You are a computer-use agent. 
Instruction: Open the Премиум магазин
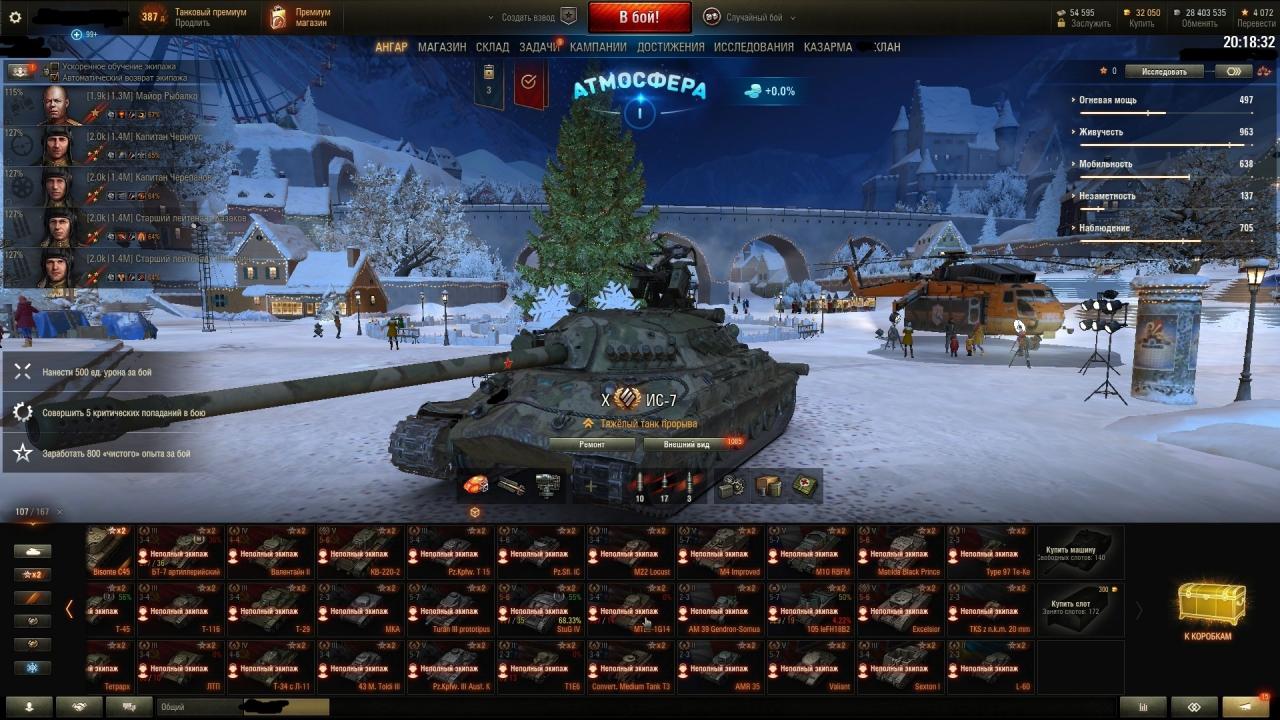[301, 17]
